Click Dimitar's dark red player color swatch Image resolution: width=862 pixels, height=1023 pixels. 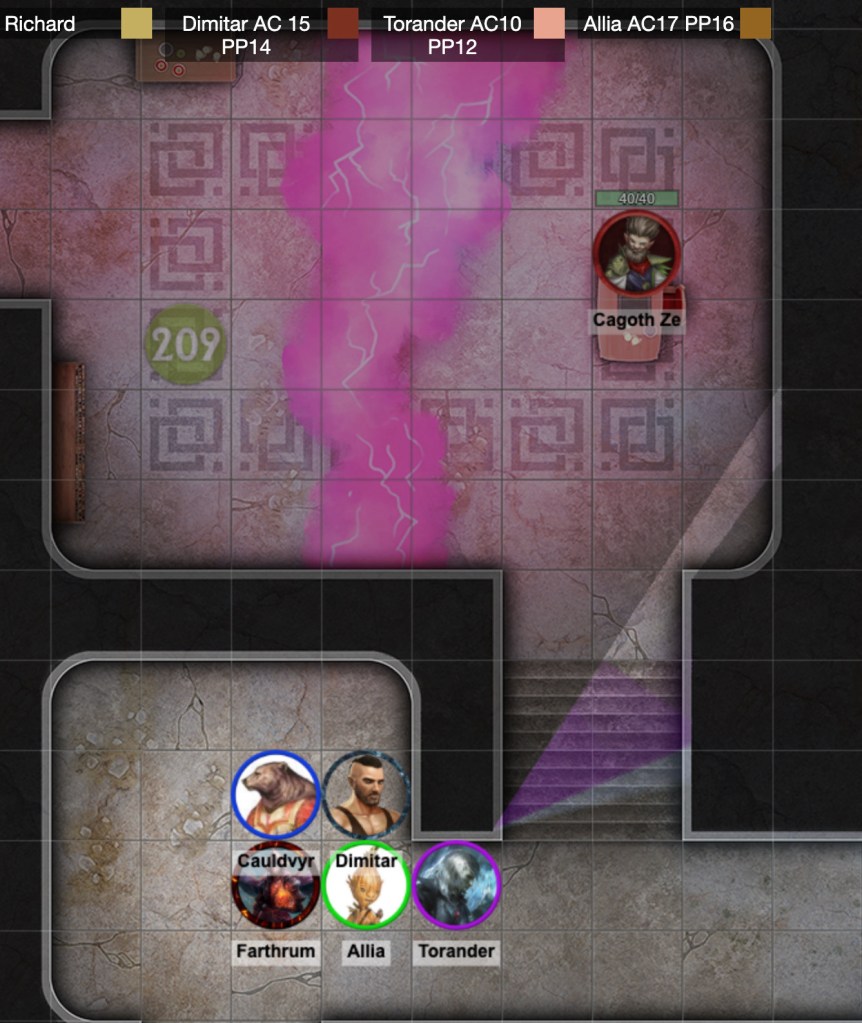(343, 23)
